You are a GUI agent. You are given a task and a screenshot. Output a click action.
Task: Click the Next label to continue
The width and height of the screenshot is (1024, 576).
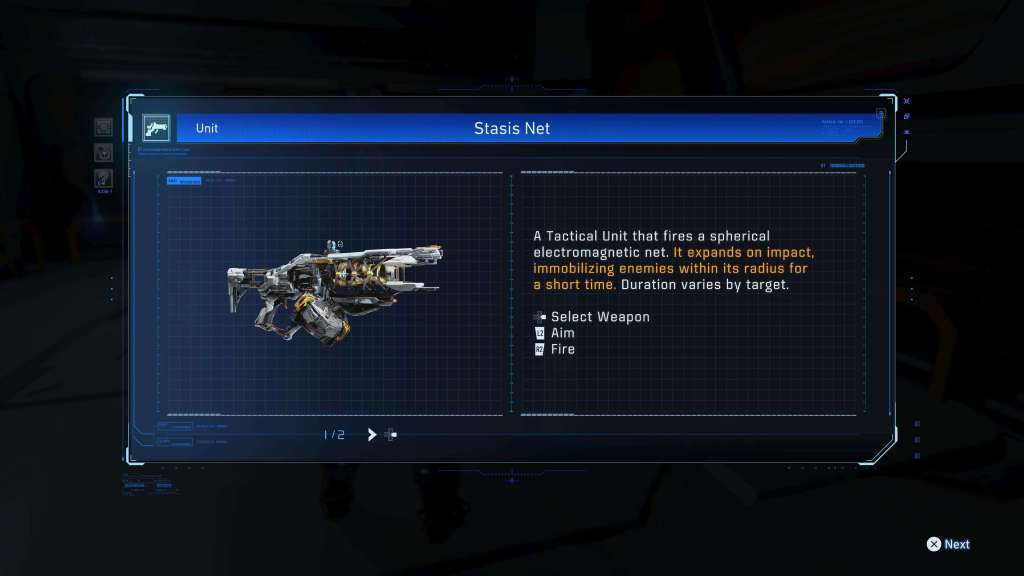point(956,544)
